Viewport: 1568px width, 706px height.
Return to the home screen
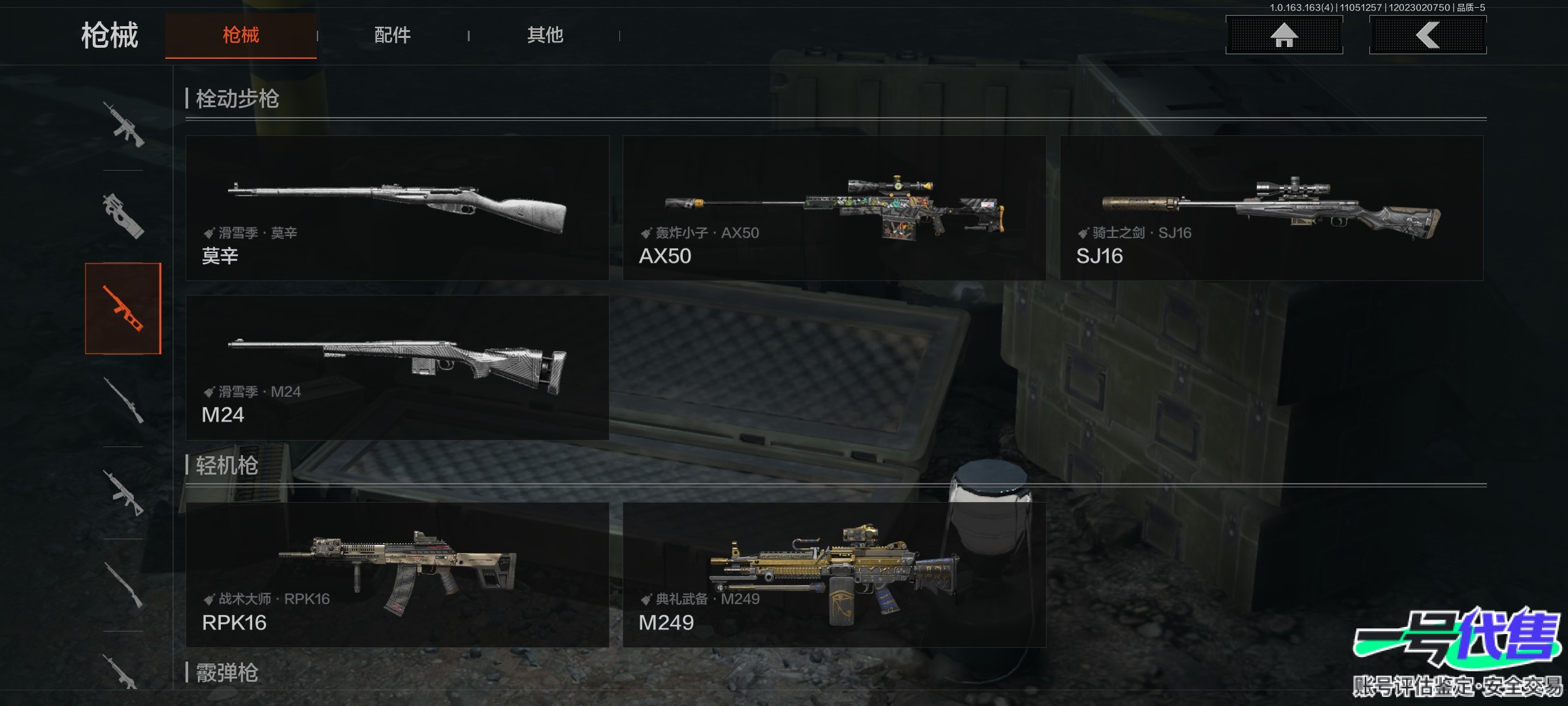pos(1284,35)
